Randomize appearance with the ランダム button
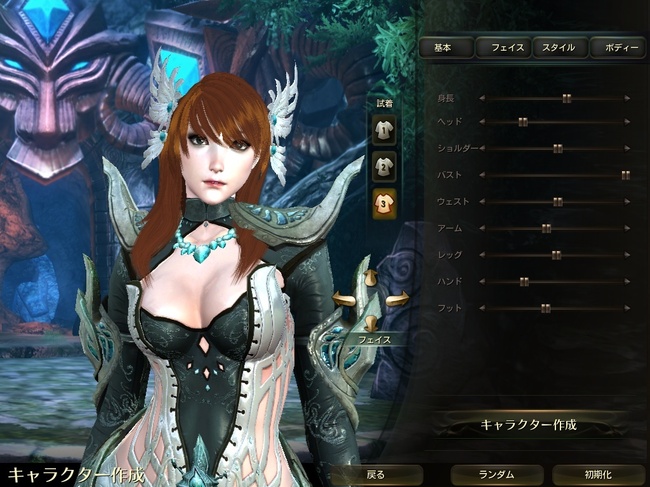 496,474
